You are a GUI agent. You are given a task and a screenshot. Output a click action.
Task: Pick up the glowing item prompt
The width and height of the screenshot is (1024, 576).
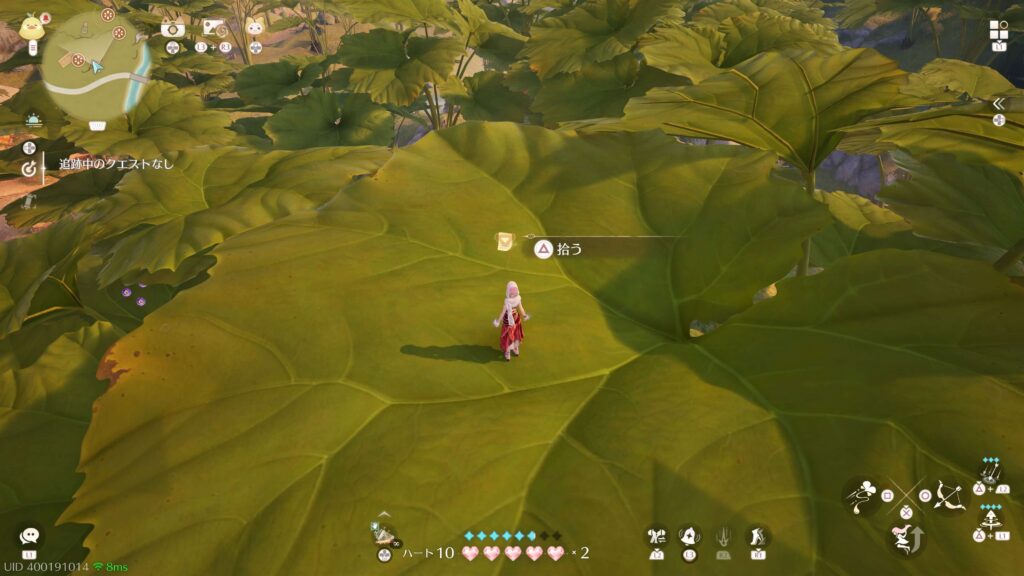[x=556, y=249]
